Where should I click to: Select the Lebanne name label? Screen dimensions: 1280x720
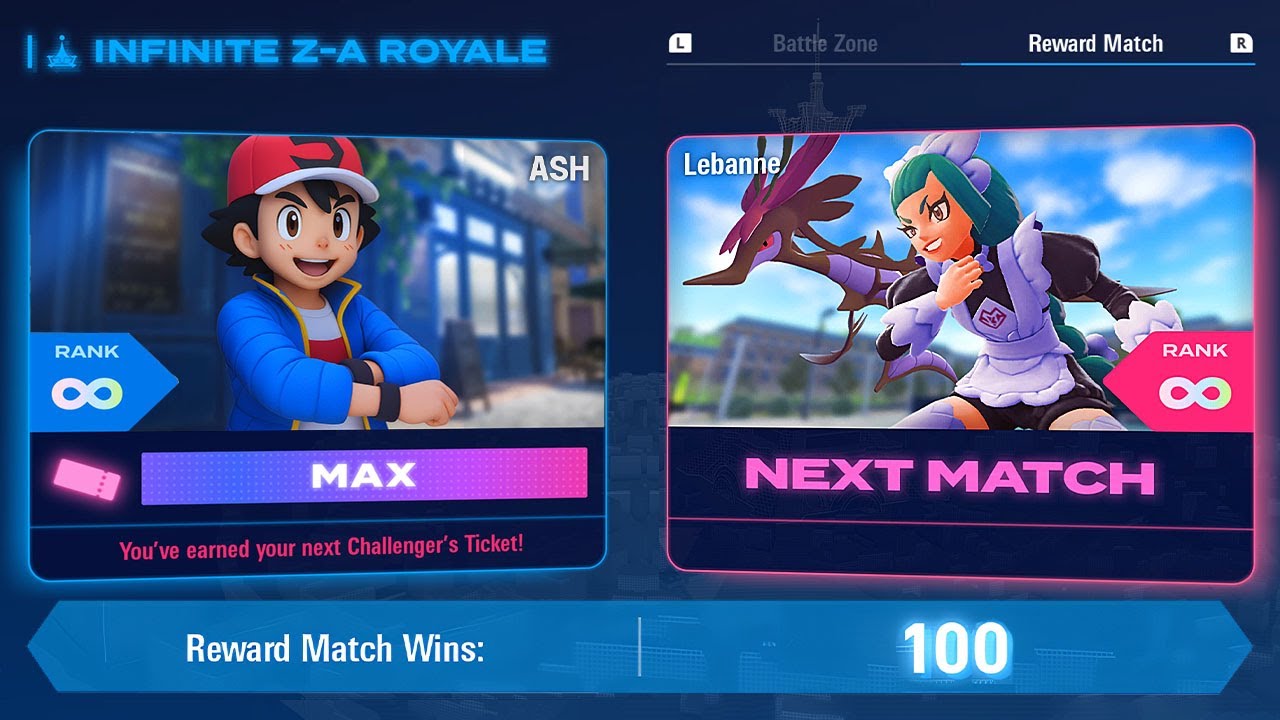[x=732, y=163]
